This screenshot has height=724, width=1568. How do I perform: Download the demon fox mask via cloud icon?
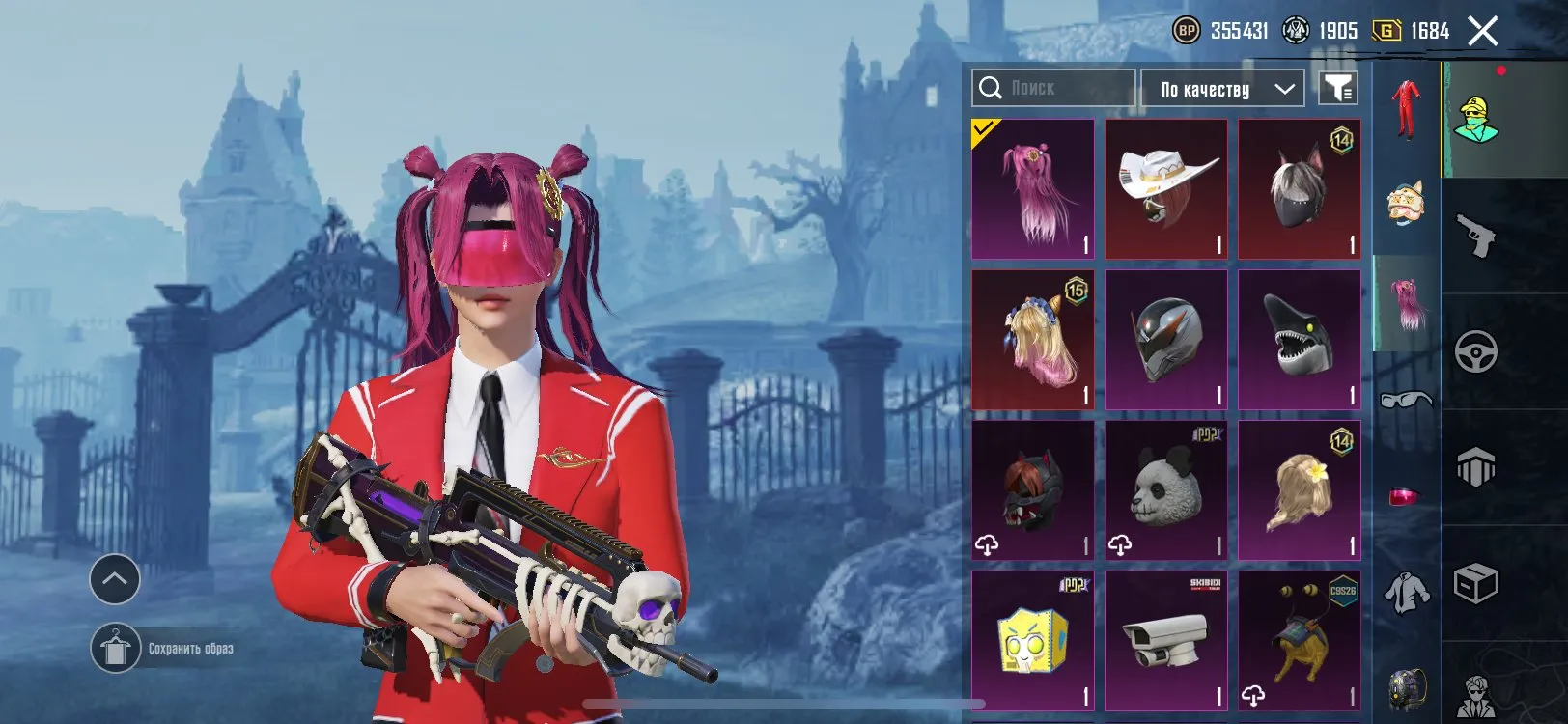coord(988,543)
